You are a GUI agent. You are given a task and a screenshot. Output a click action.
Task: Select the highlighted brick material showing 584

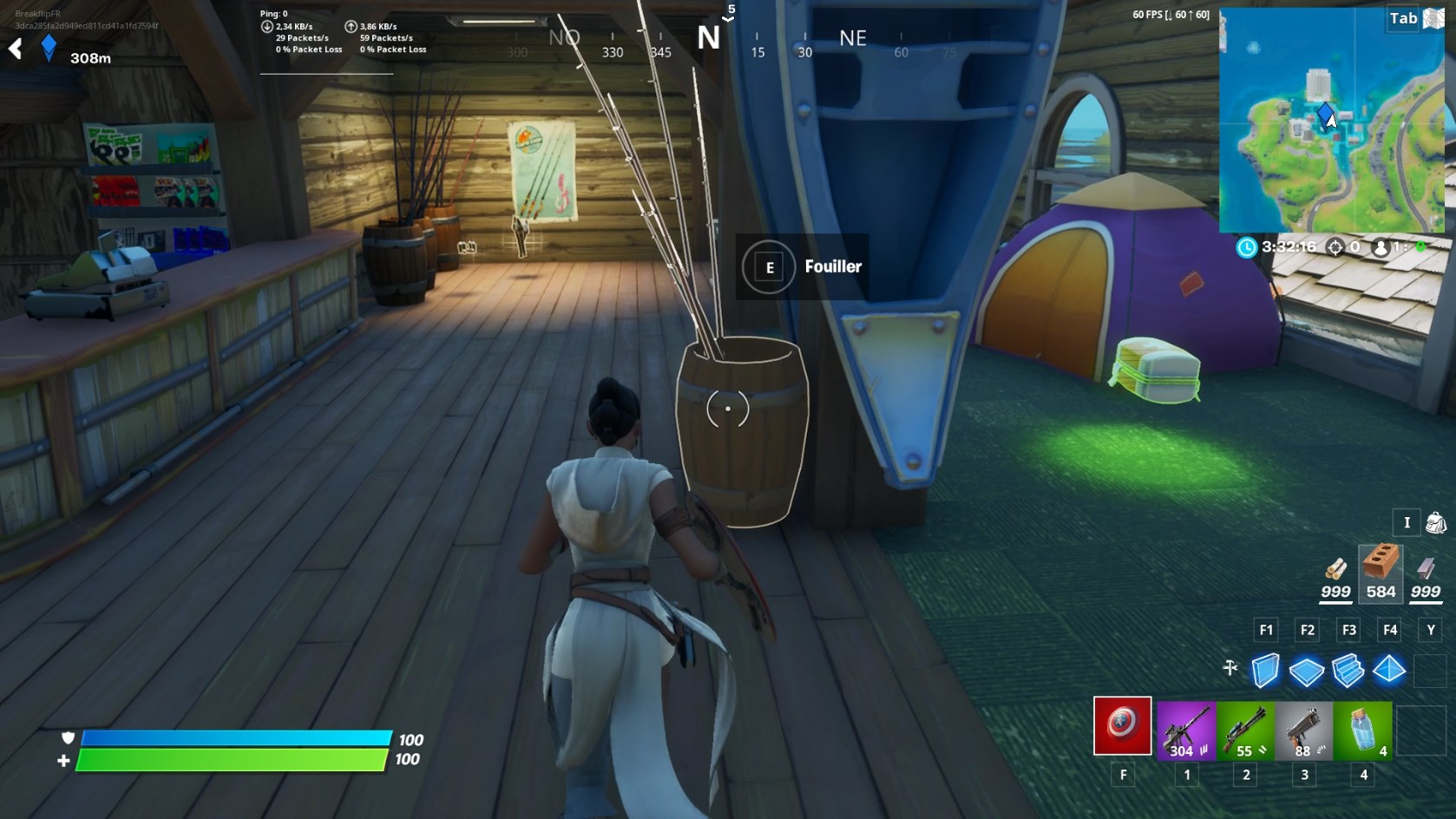[1380, 568]
